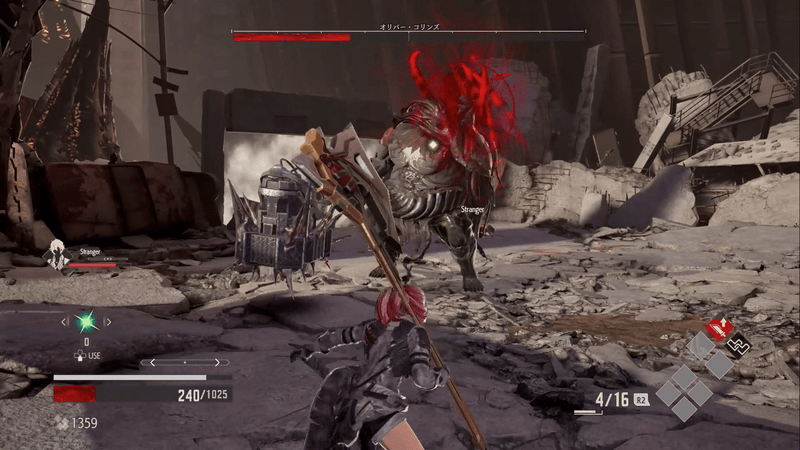
Task: Select the black diamond weapon icon
Action: pyautogui.click(x=738, y=345)
